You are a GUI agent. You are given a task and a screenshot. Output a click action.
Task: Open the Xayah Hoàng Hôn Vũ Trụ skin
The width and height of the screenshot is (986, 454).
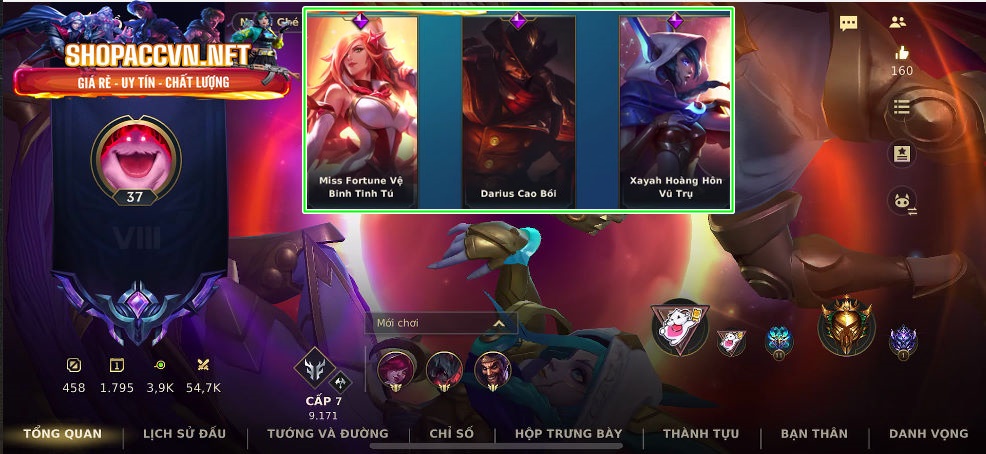click(x=675, y=110)
